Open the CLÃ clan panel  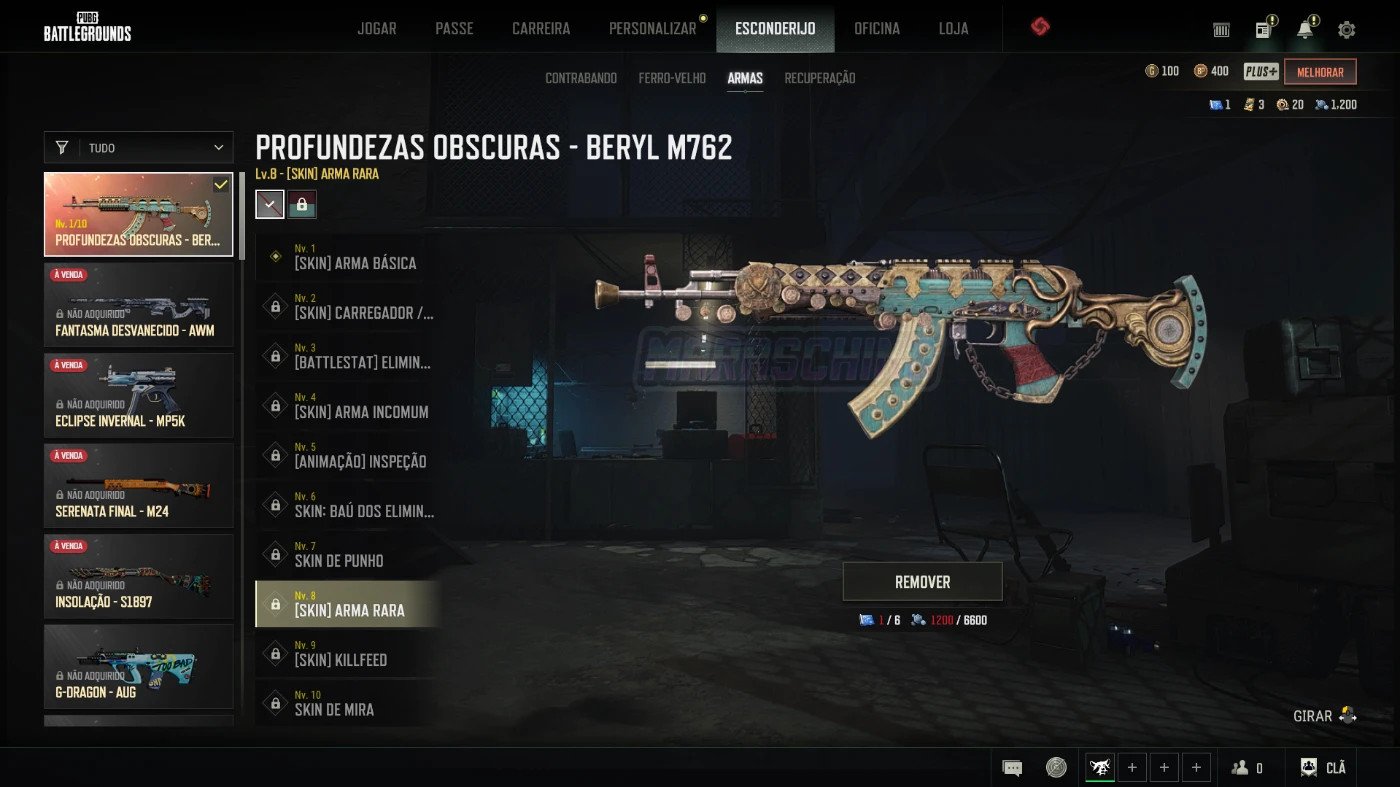(x=1323, y=768)
